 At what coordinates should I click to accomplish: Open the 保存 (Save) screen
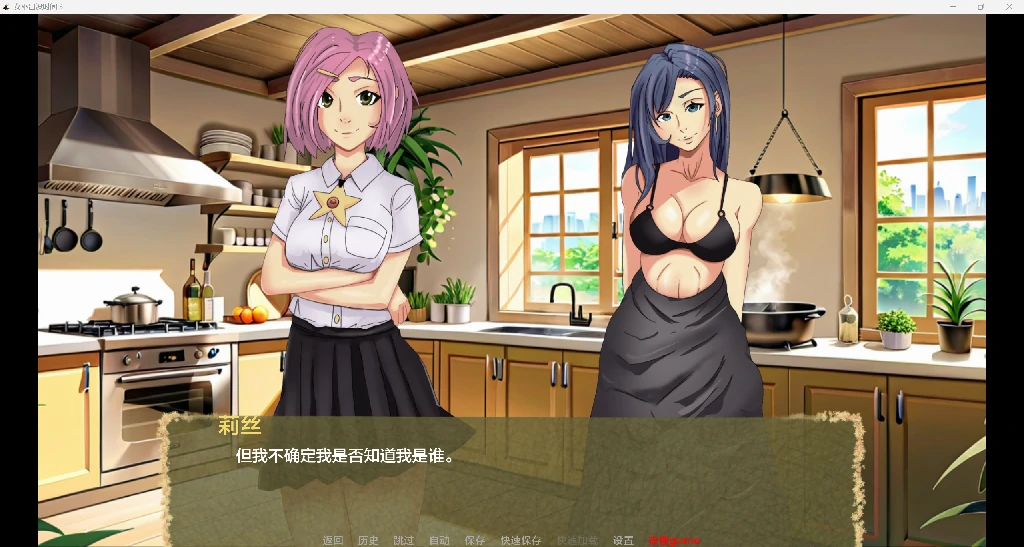pos(474,540)
